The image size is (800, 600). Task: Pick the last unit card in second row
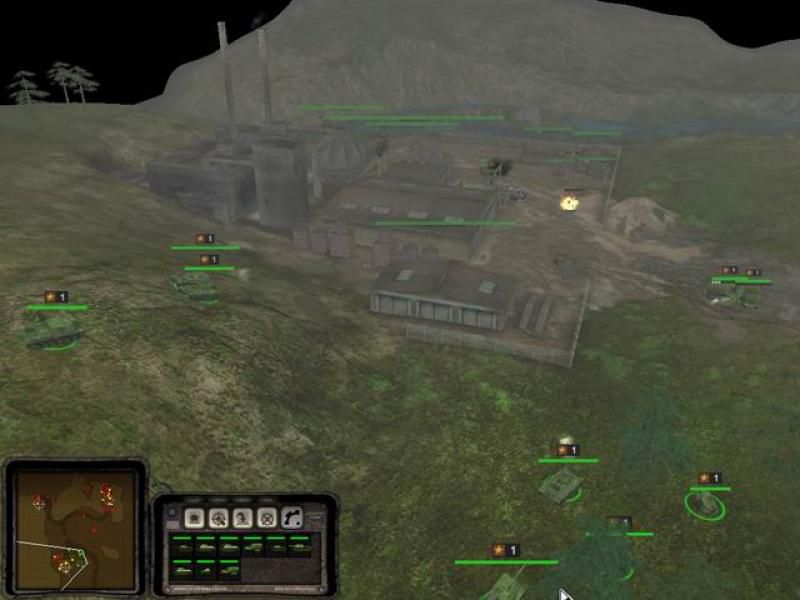[230, 569]
